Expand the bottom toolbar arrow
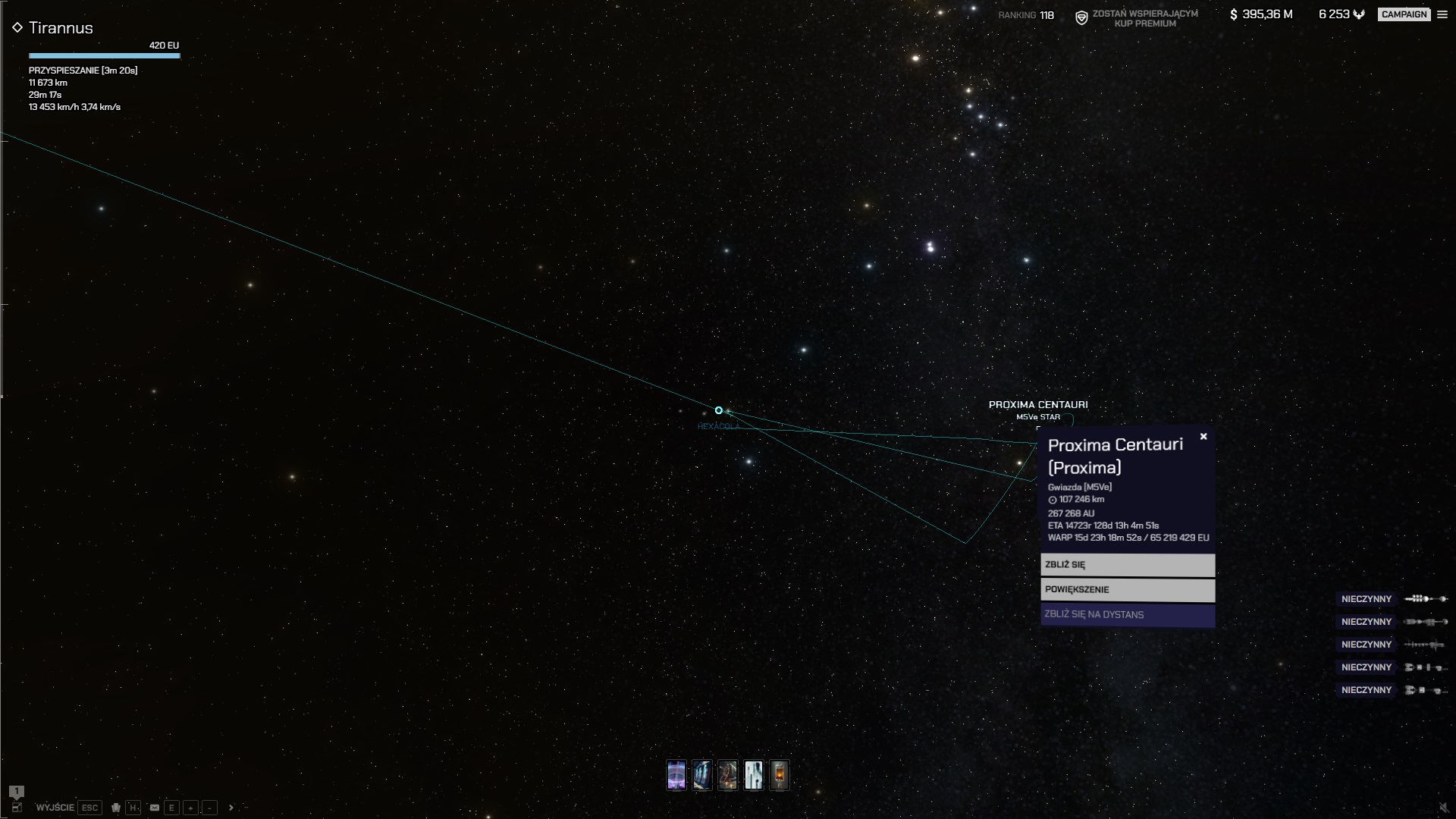Viewport: 1456px width, 819px height. coord(231,808)
